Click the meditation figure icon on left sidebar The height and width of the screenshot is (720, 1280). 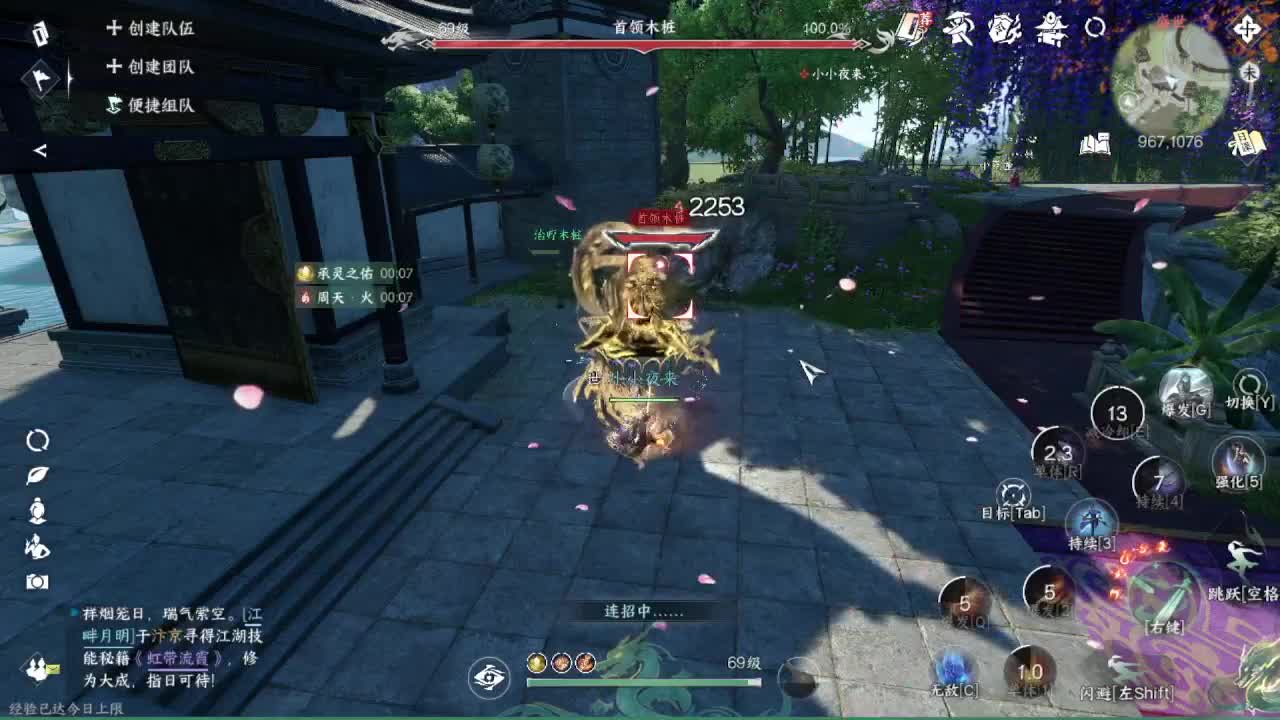(x=37, y=510)
